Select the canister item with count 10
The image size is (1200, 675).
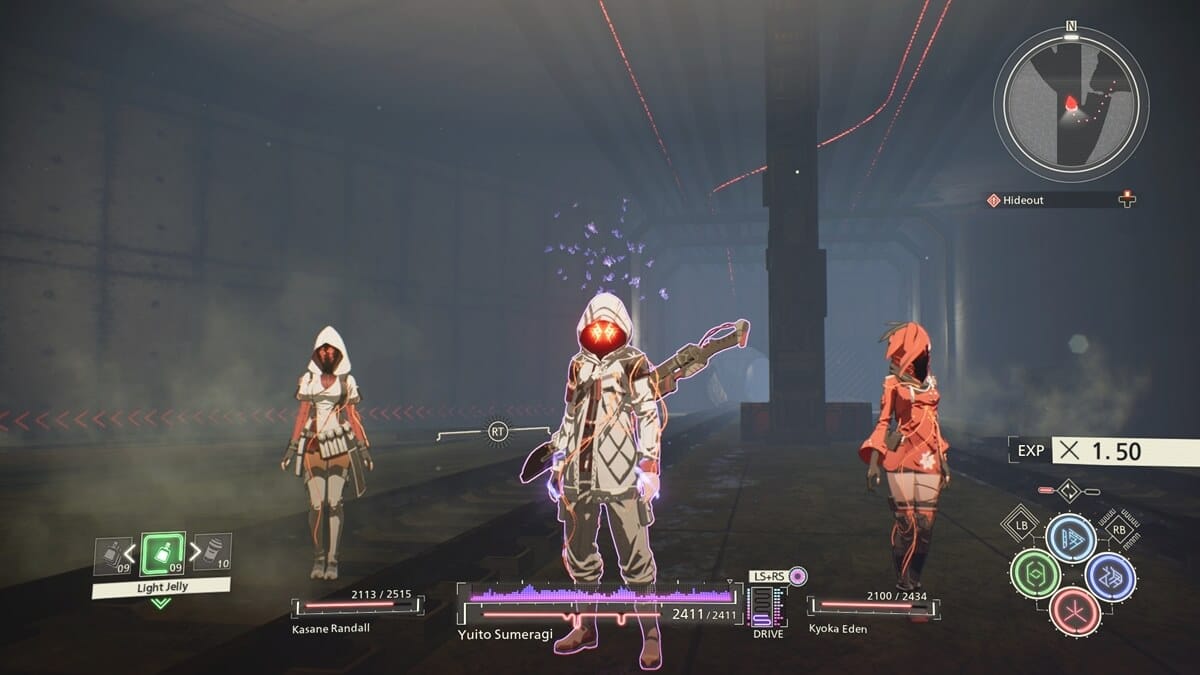tap(211, 551)
